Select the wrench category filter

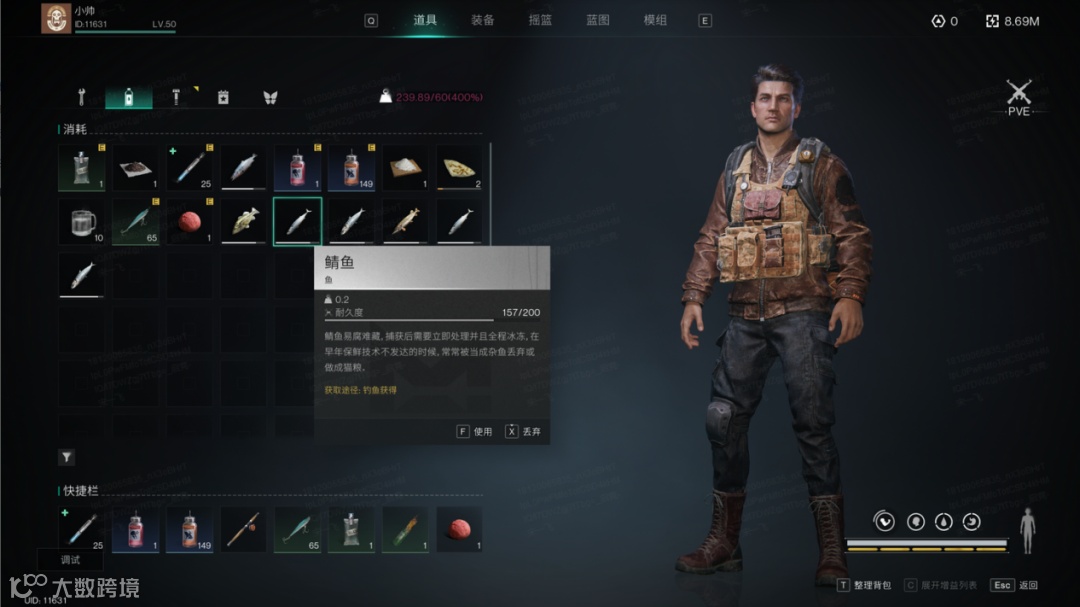[x=82, y=97]
